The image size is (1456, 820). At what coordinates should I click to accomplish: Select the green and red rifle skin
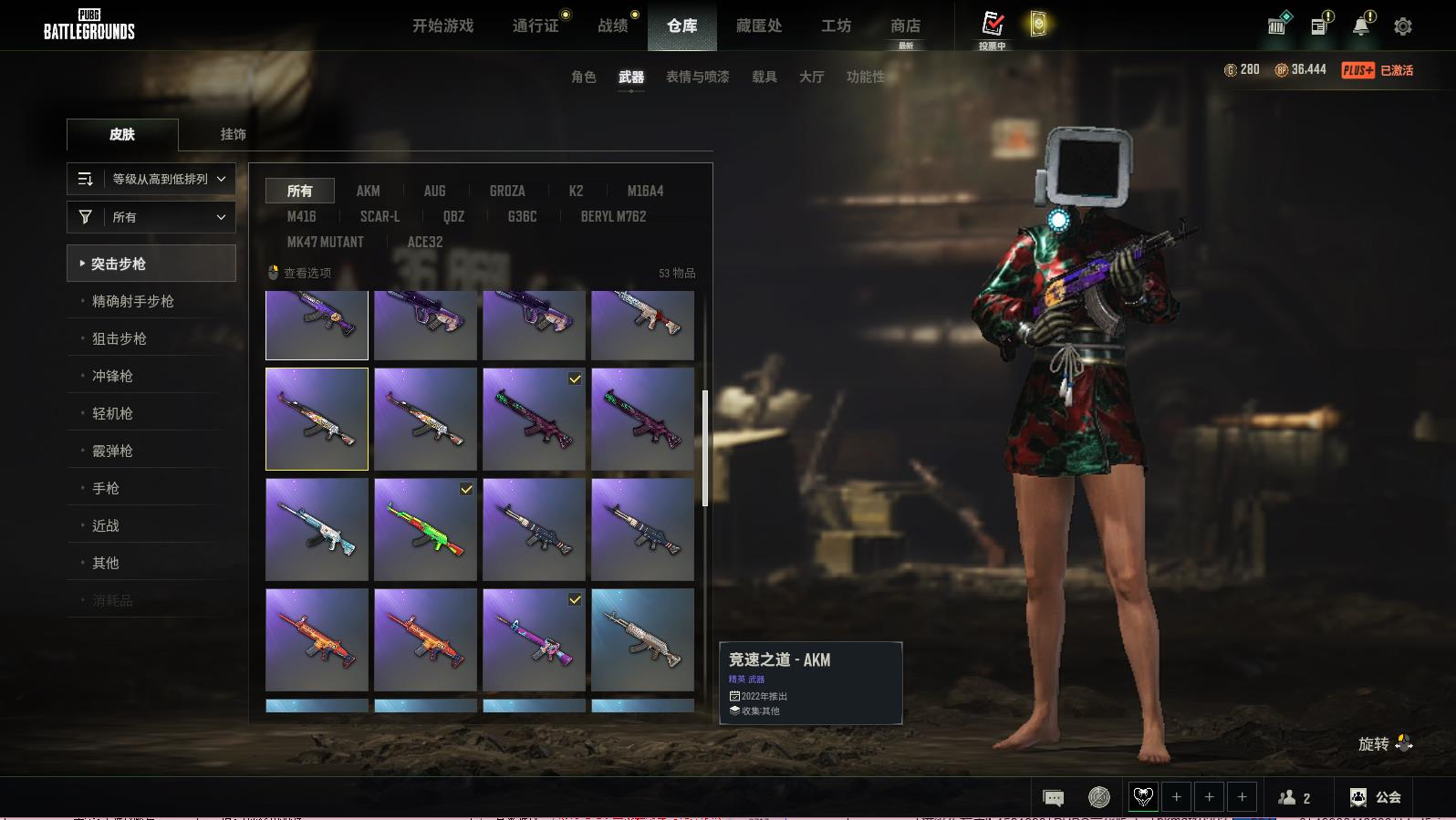tap(425, 530)
